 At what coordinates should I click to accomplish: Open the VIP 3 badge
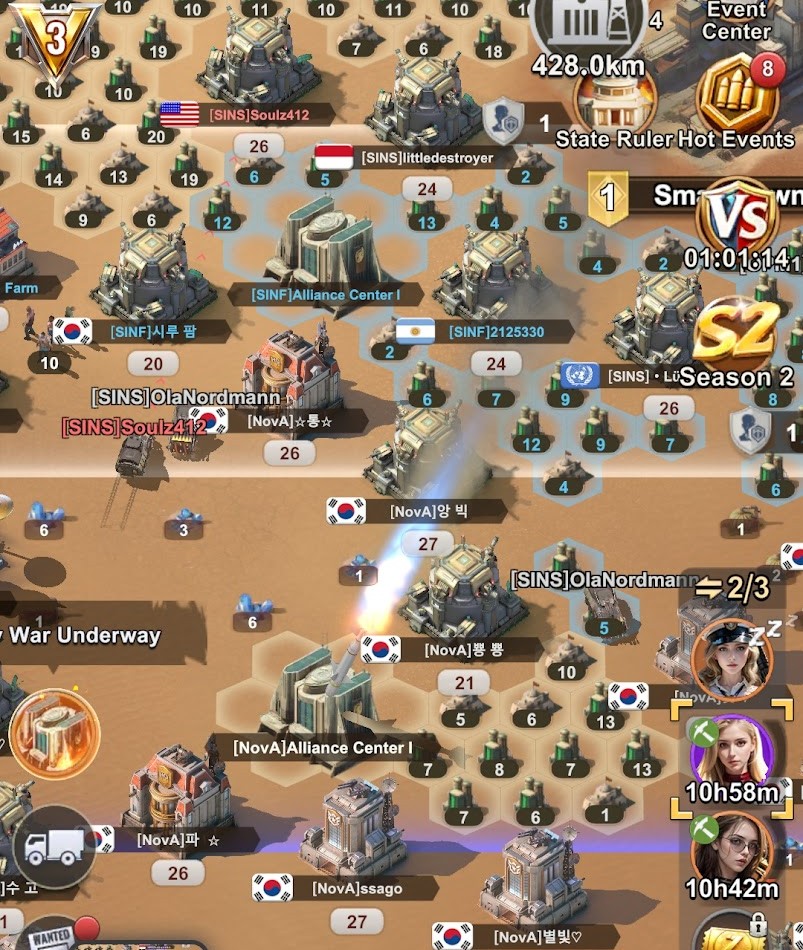click(55, 40)
